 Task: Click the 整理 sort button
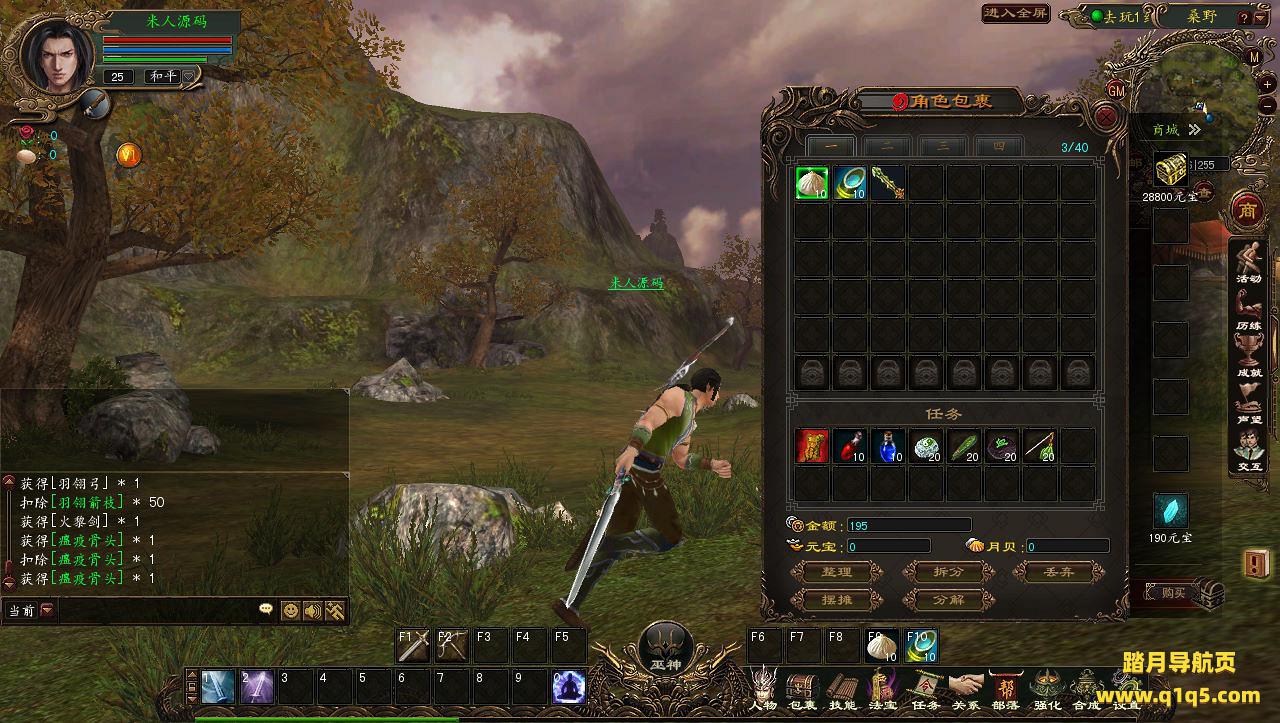[837, 572]
